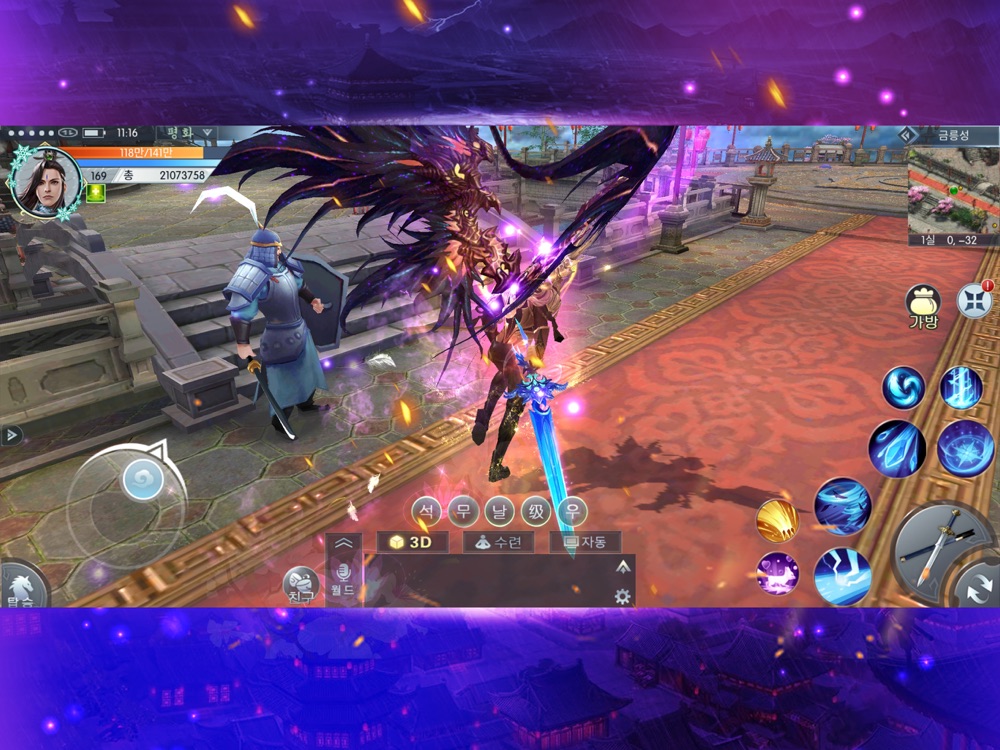This screenshot has height=750, width=1000.
Task: Open the 평화 combat mode dropdown
Action: (185, 133)
